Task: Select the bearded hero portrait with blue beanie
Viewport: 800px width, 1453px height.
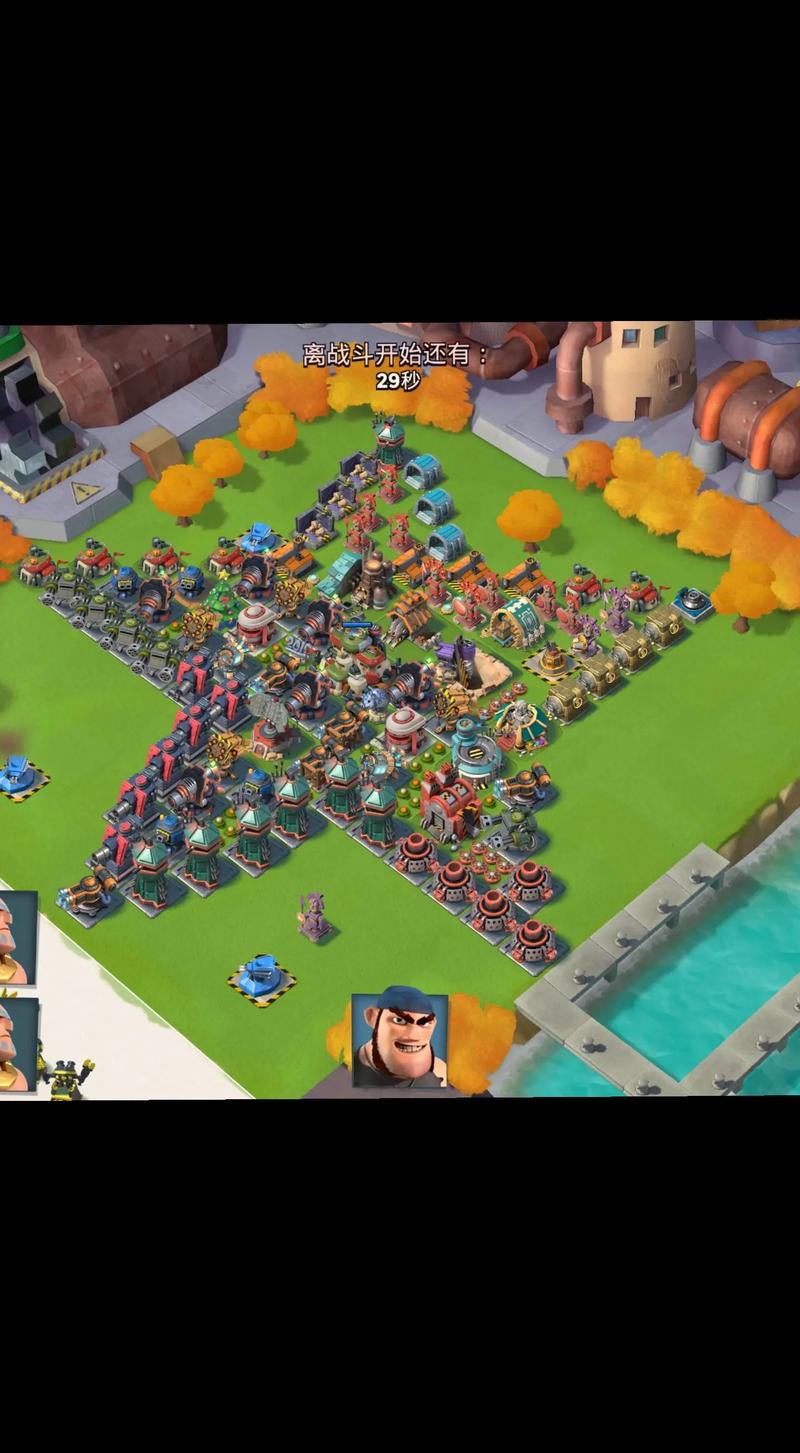Action: (399, 1040)
